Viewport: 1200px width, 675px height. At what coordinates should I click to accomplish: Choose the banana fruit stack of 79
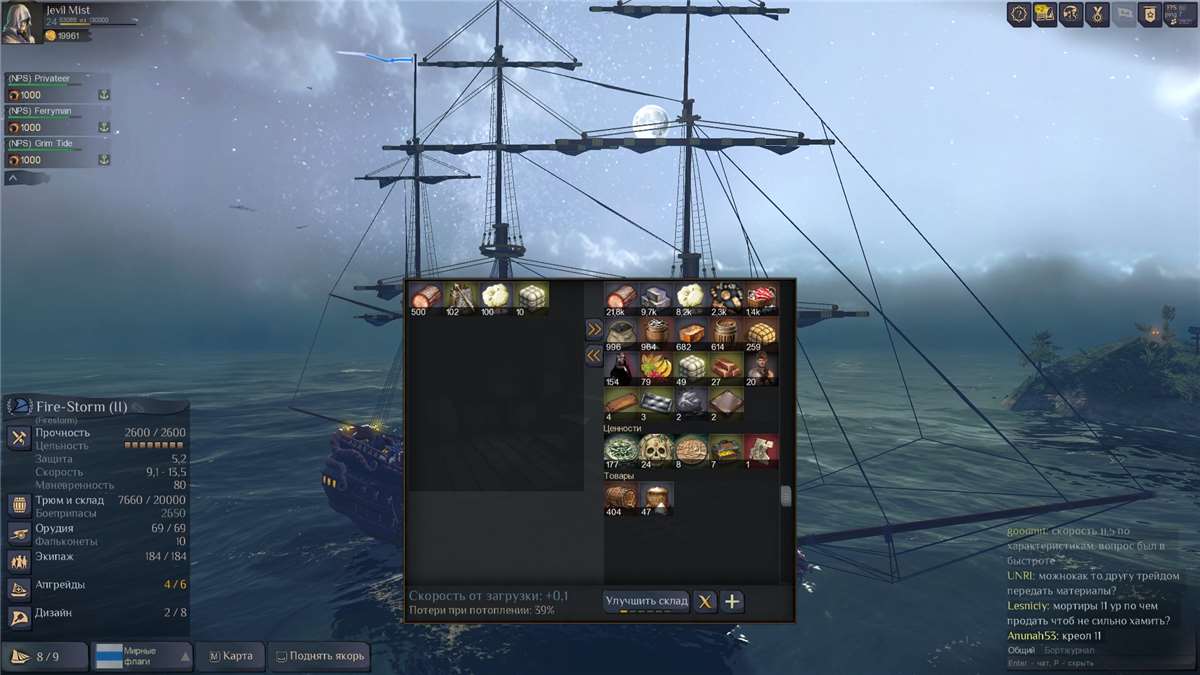tap(655, 366)
